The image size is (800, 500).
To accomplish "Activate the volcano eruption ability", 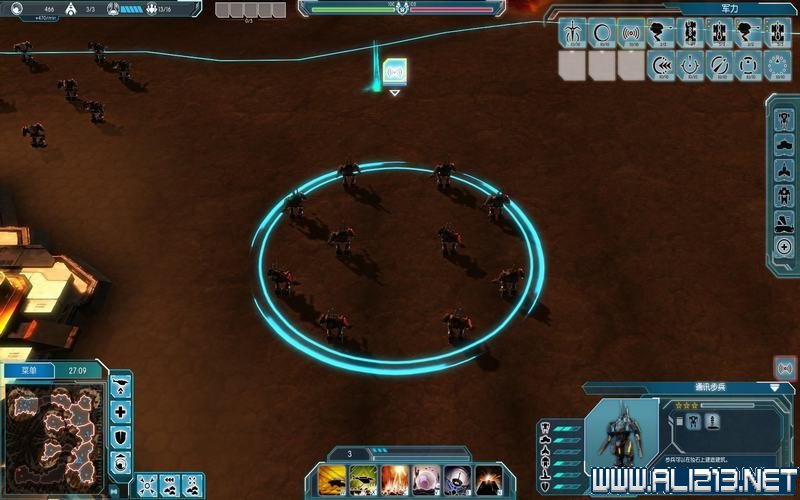I will [x=488, y=479].
